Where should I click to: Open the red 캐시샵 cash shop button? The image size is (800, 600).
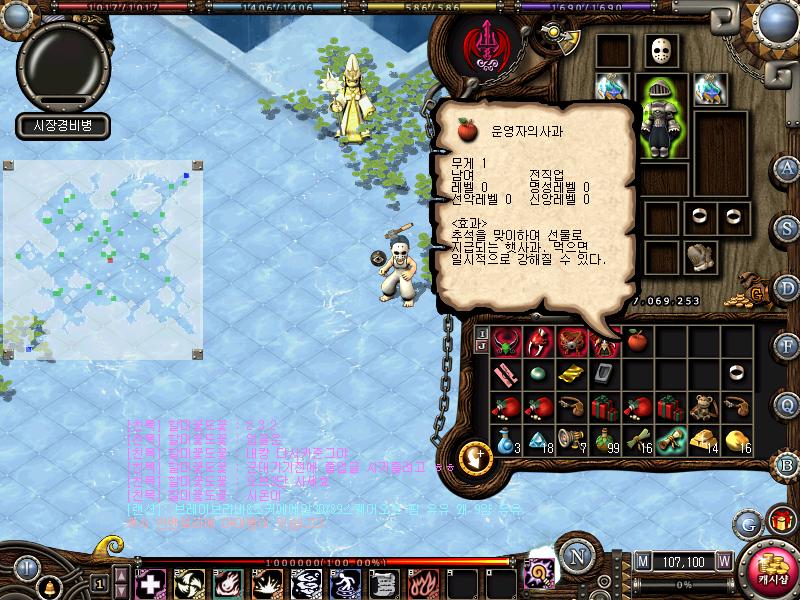769,571
